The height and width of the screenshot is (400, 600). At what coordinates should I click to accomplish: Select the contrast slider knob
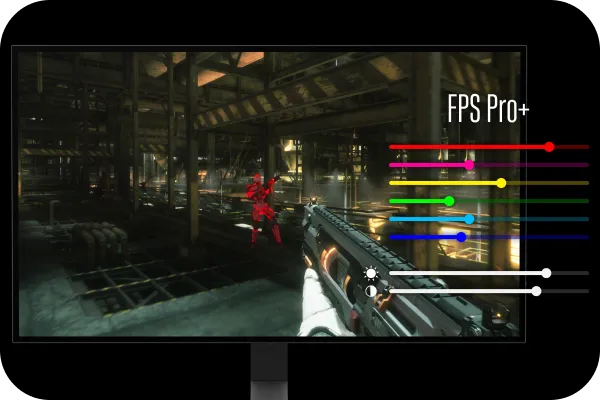tap(537, 291)
